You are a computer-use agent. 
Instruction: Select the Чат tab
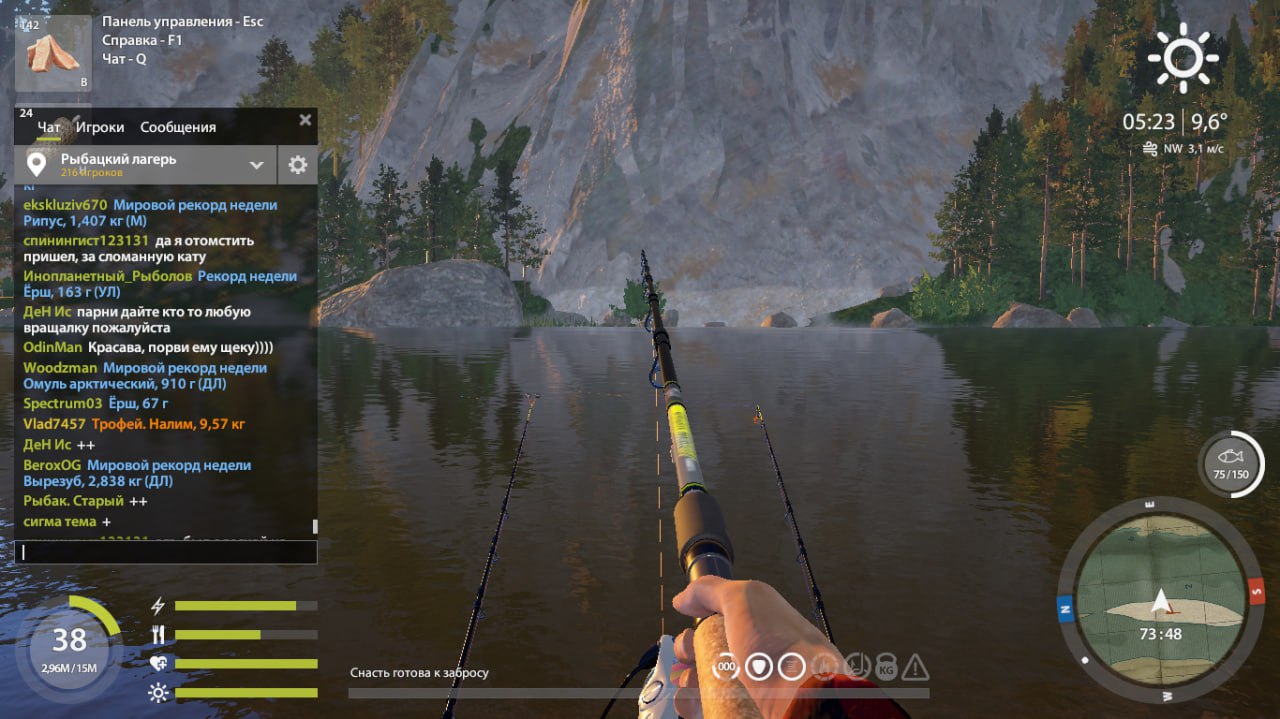click(x=49, y=127)
